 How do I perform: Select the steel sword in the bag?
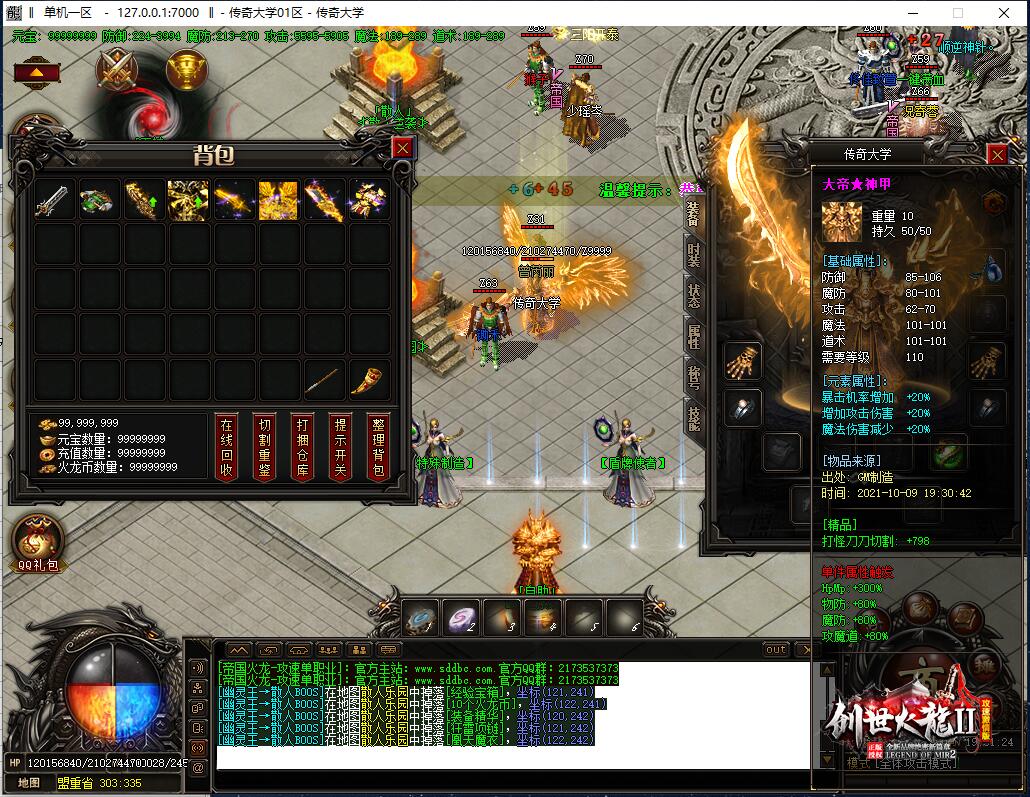click(53, 200)
